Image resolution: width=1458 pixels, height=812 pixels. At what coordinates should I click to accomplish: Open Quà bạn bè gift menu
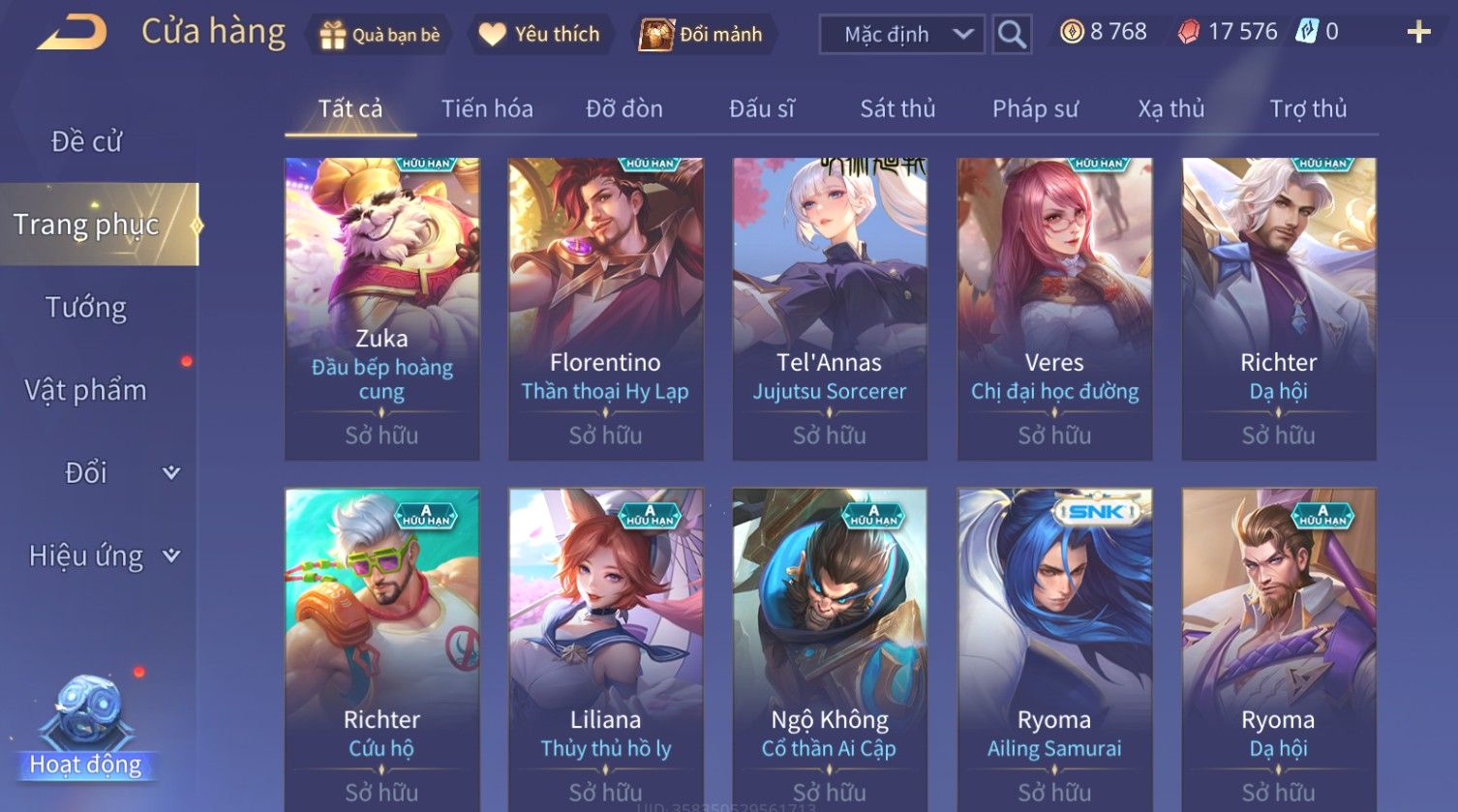point(380,35)
